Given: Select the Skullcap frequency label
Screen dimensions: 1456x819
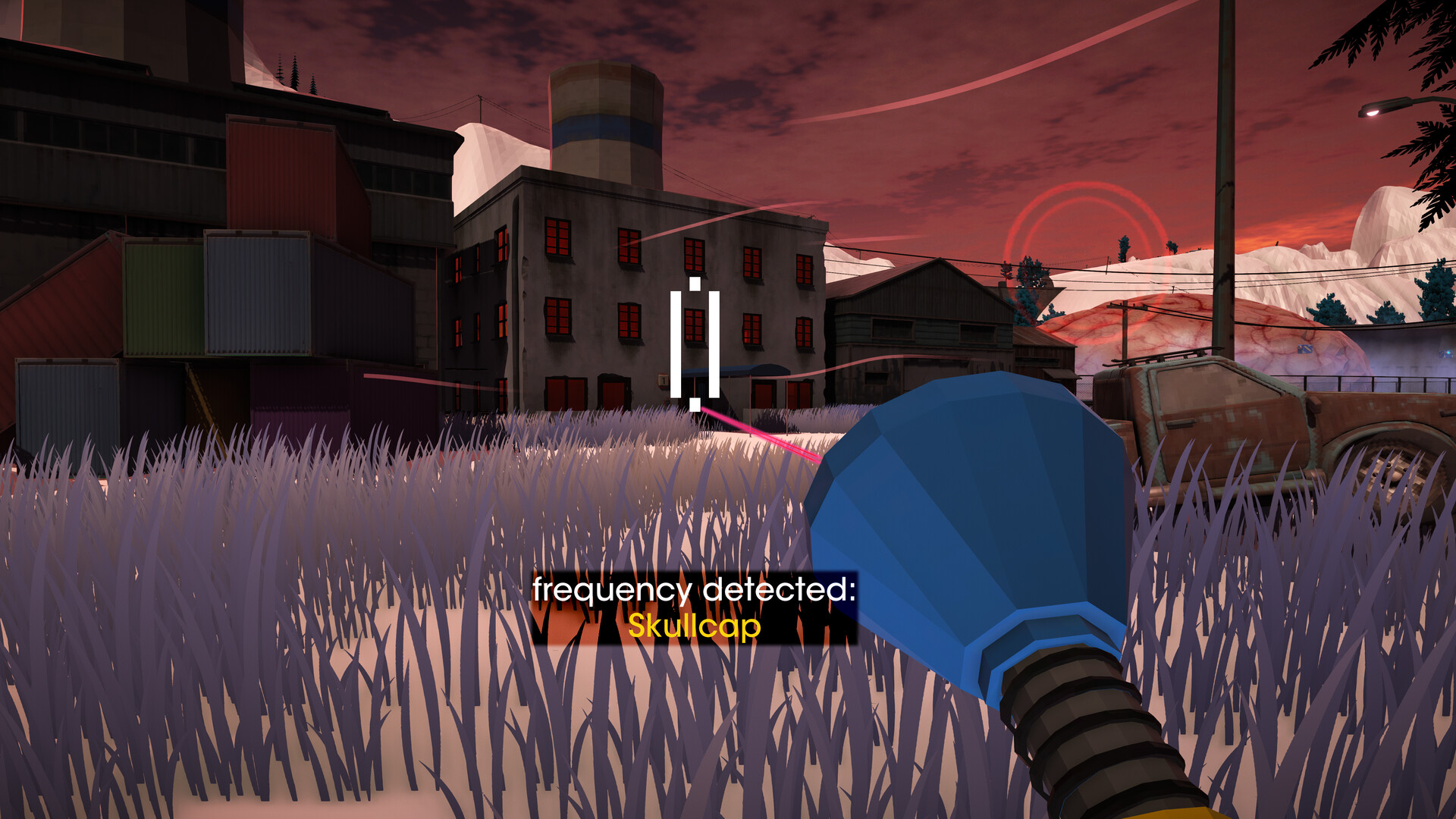Looking at the screenshot, I should click(x=694, y=626).
